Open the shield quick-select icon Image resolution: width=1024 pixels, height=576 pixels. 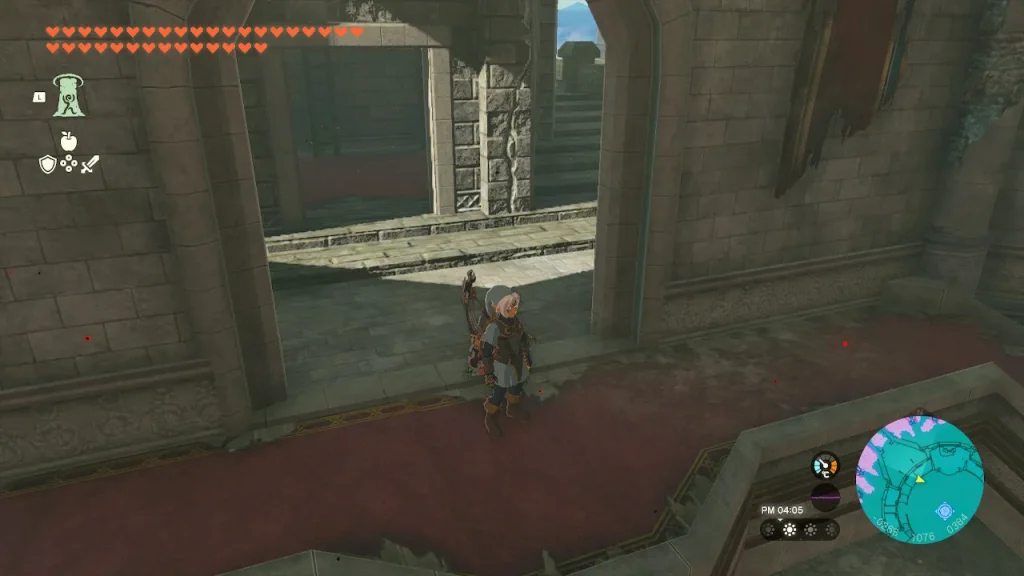click(48, 164)
